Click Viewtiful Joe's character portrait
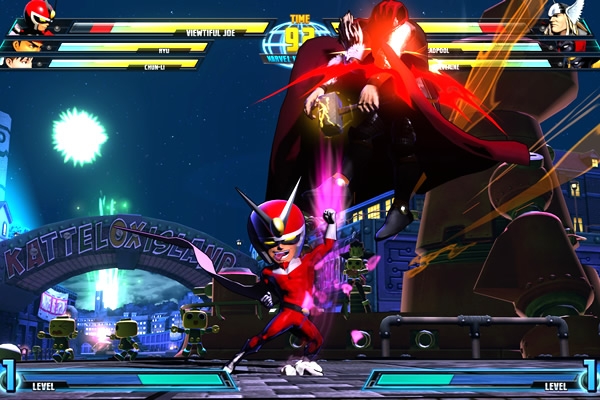The height and width of the screenshot is (400, 600). [x=38, y=17]
